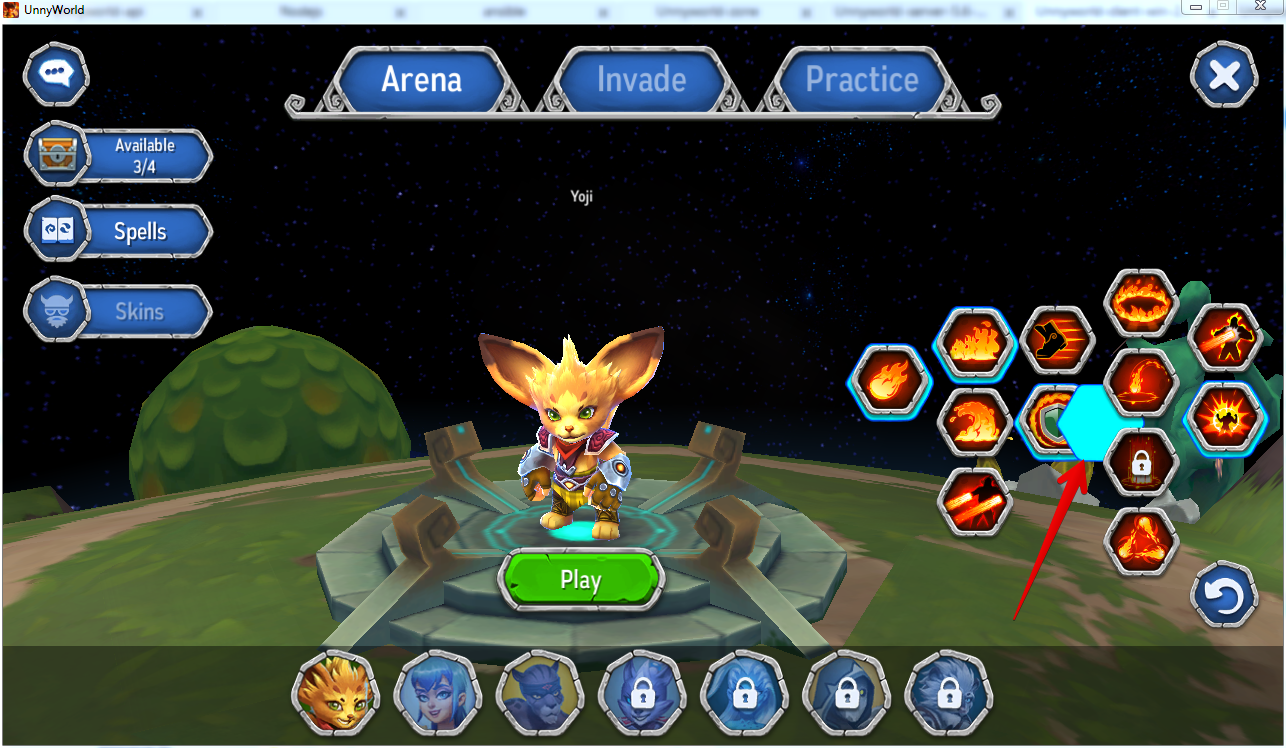Open the Available 3/4 chest rewards
The image size is (1286, 748).
120,155
